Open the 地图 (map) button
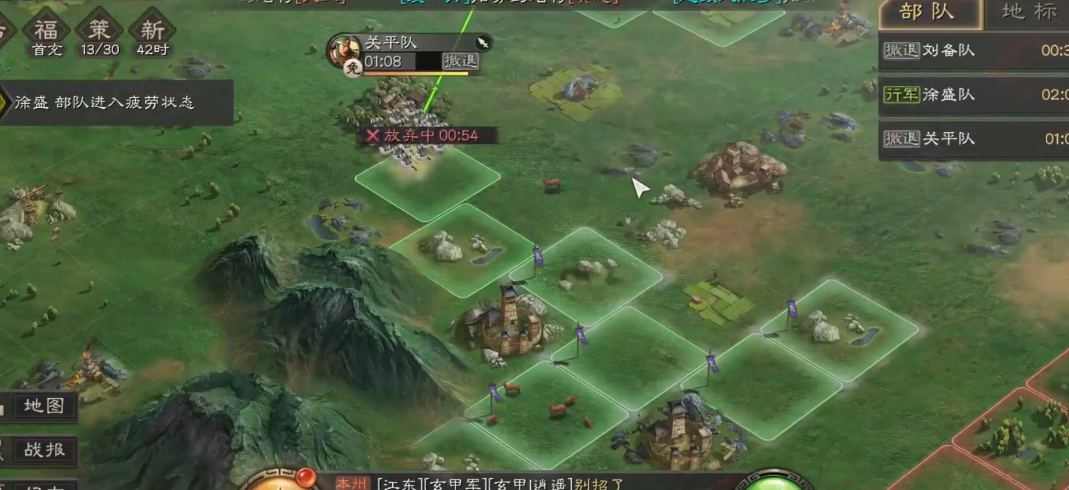 coord(42,406)
